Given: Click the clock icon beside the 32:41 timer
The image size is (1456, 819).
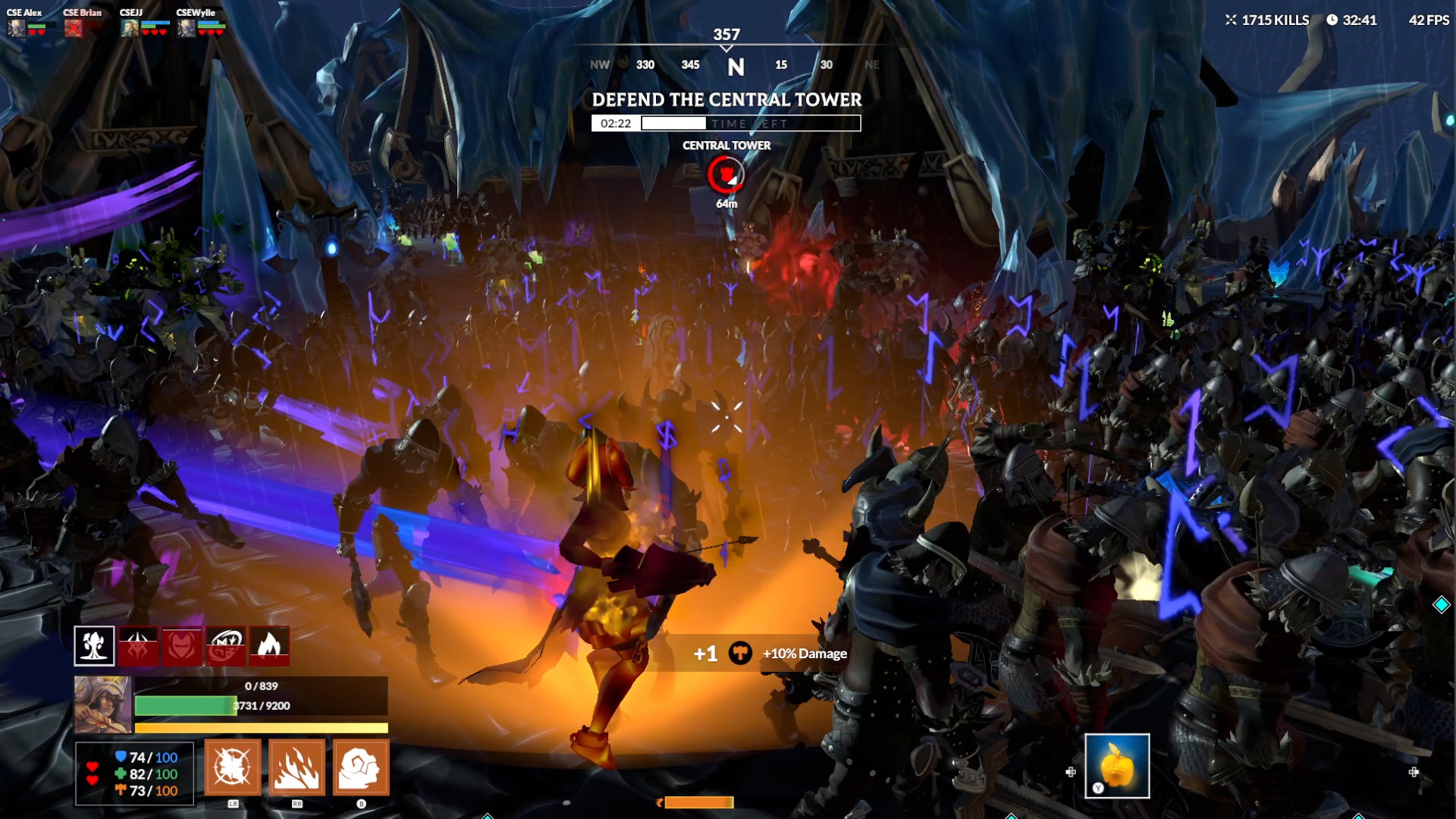Looking at the screenshot, I should coord(1332,20).
